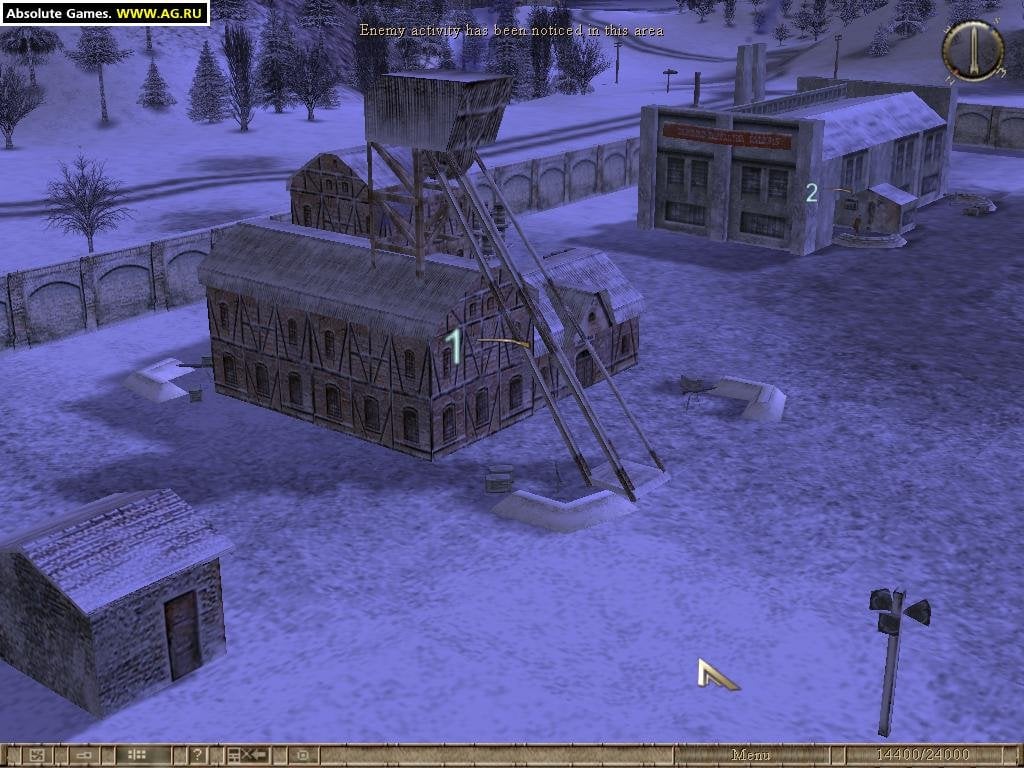Select the compass dial in the corner
The height and width of the screenshot is (768, 1024).
972,50
